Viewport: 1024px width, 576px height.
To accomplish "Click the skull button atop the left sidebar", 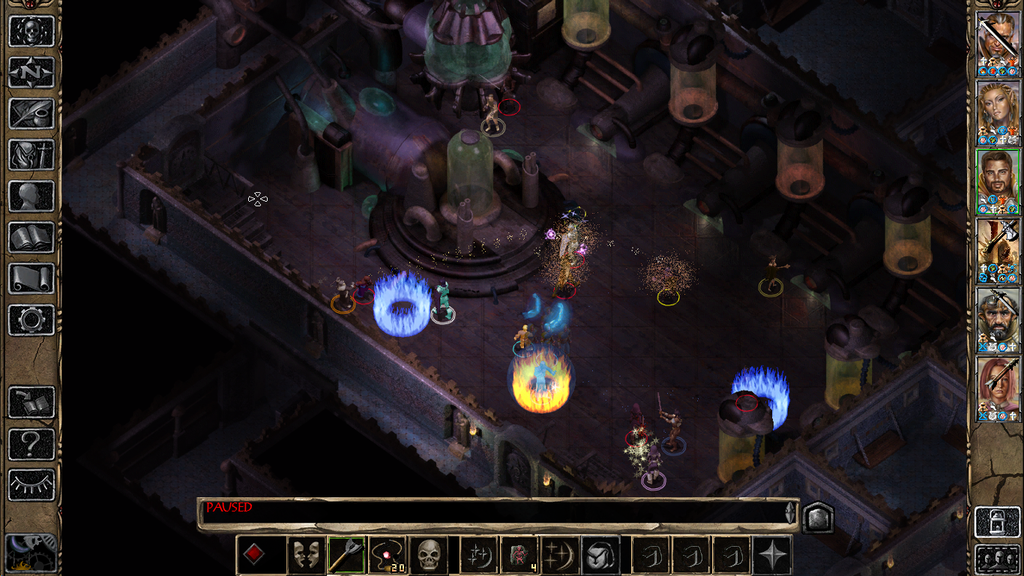I will pos(31,31).
